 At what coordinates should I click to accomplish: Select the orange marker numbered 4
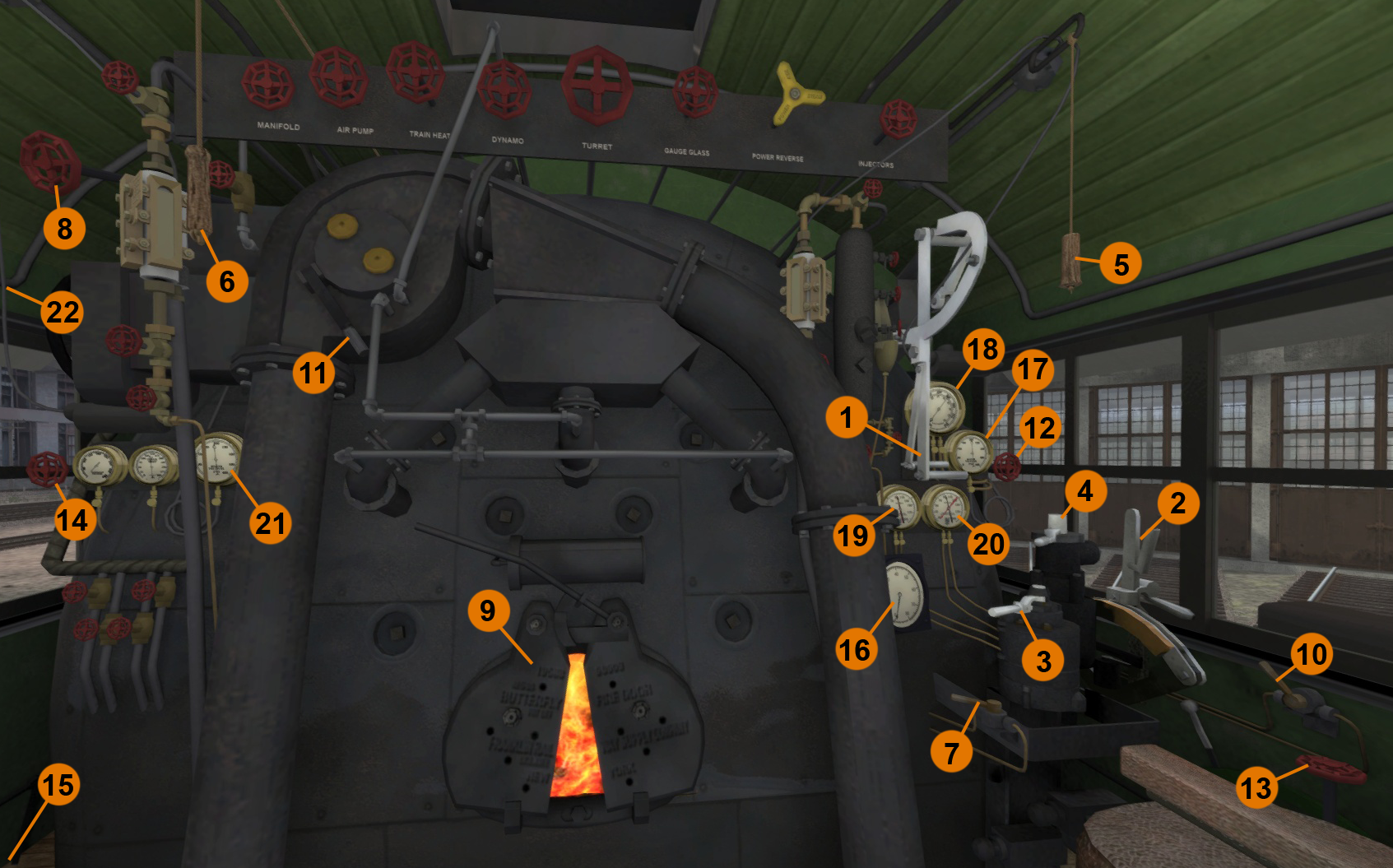tap(1085, 491)
